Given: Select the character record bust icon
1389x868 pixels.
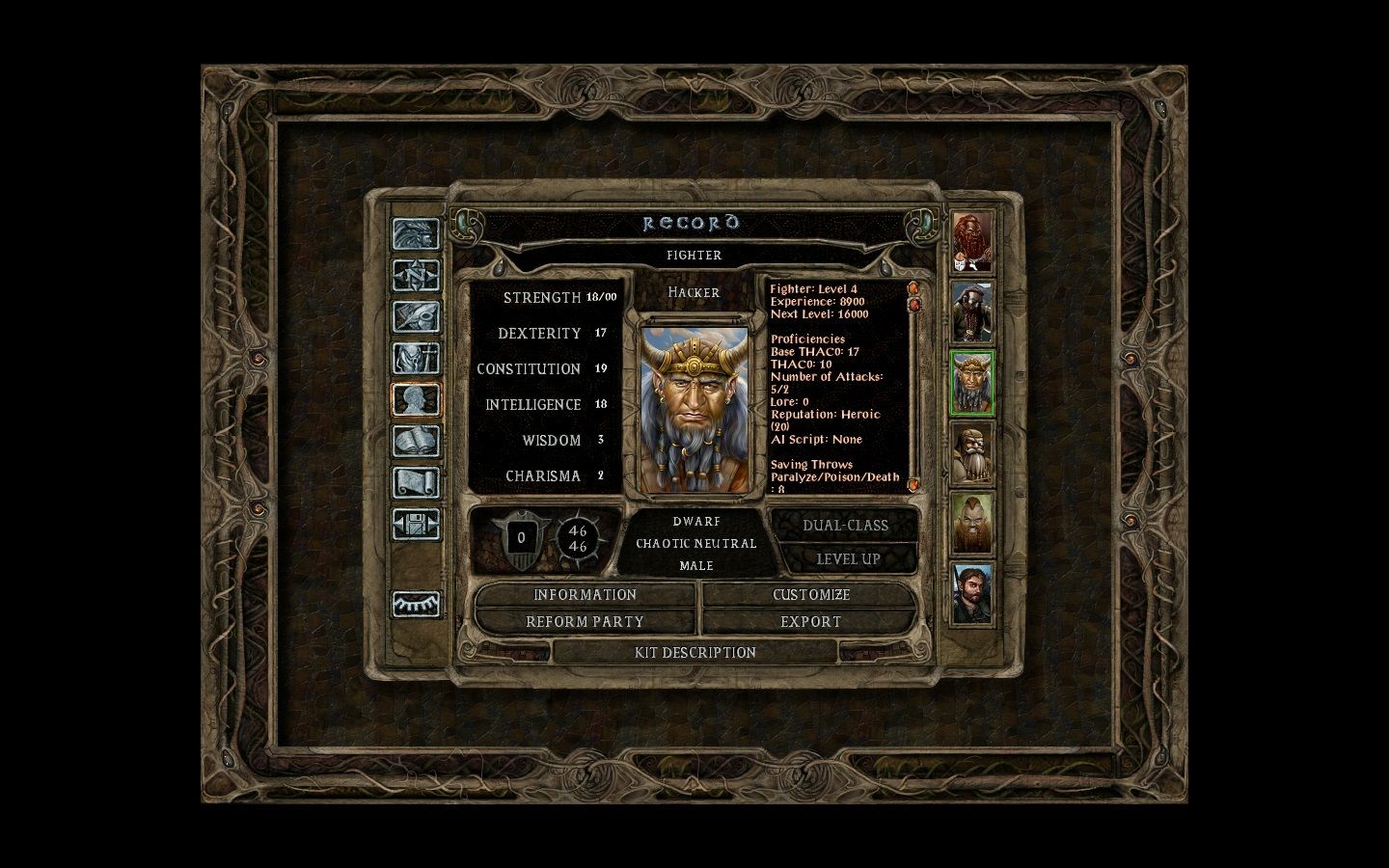Looking at the screenshot, I should 416,400.
